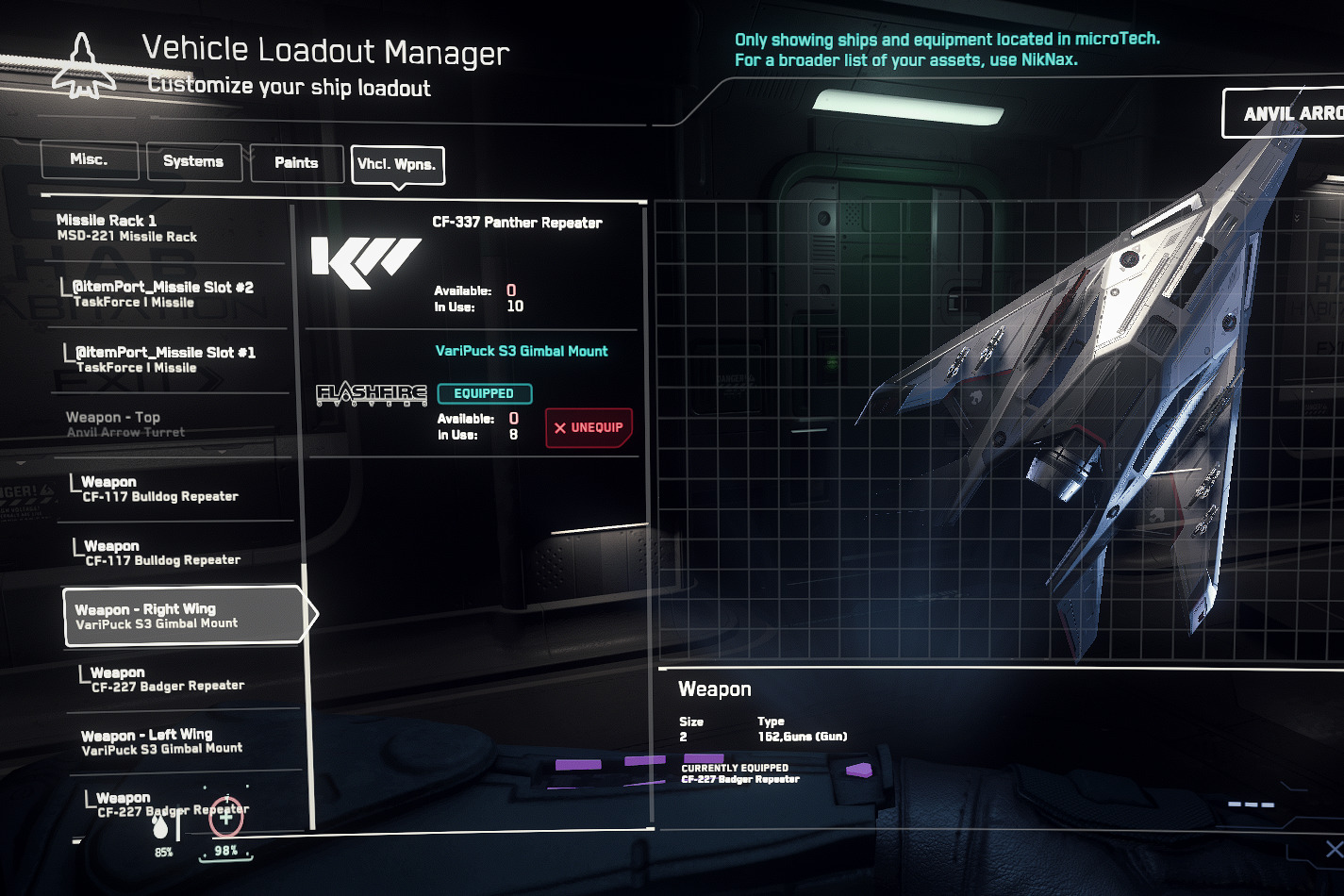Click the fuel droplet icon above 85%
The width and height of the screenshot is (1344, 896).
[162, 825]
